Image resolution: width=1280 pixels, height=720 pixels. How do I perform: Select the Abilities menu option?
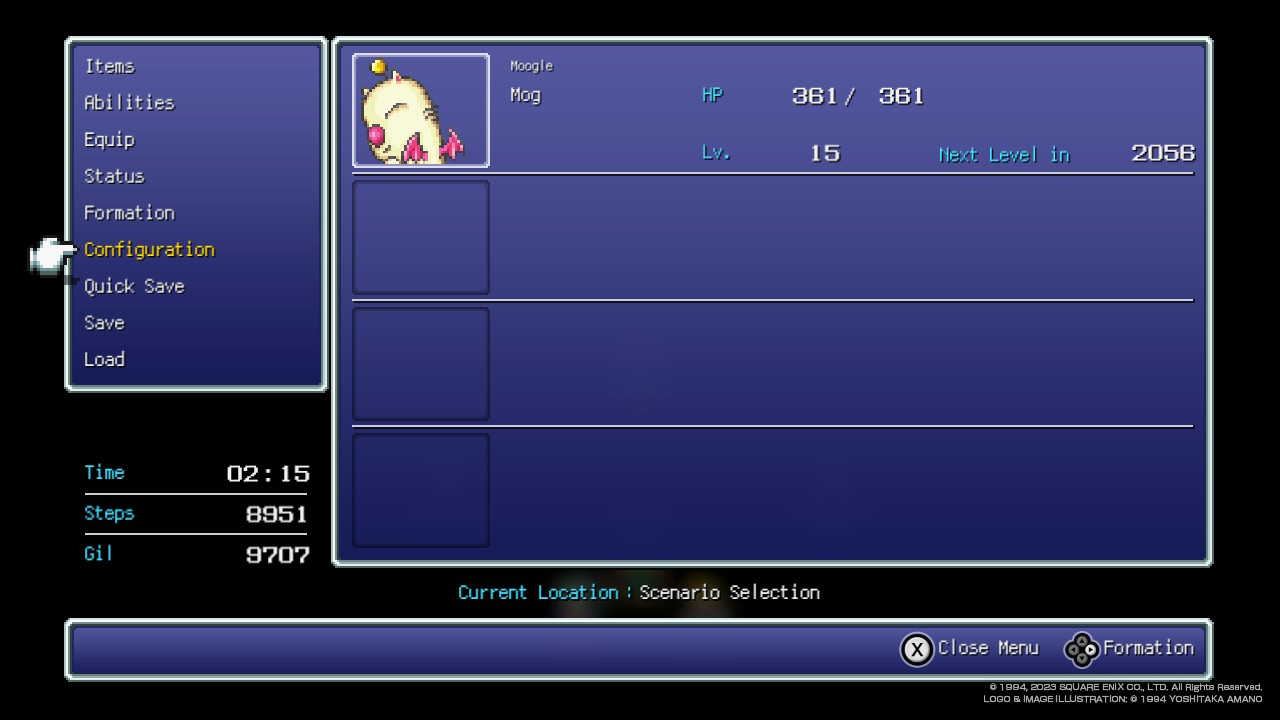click(129, 103)
